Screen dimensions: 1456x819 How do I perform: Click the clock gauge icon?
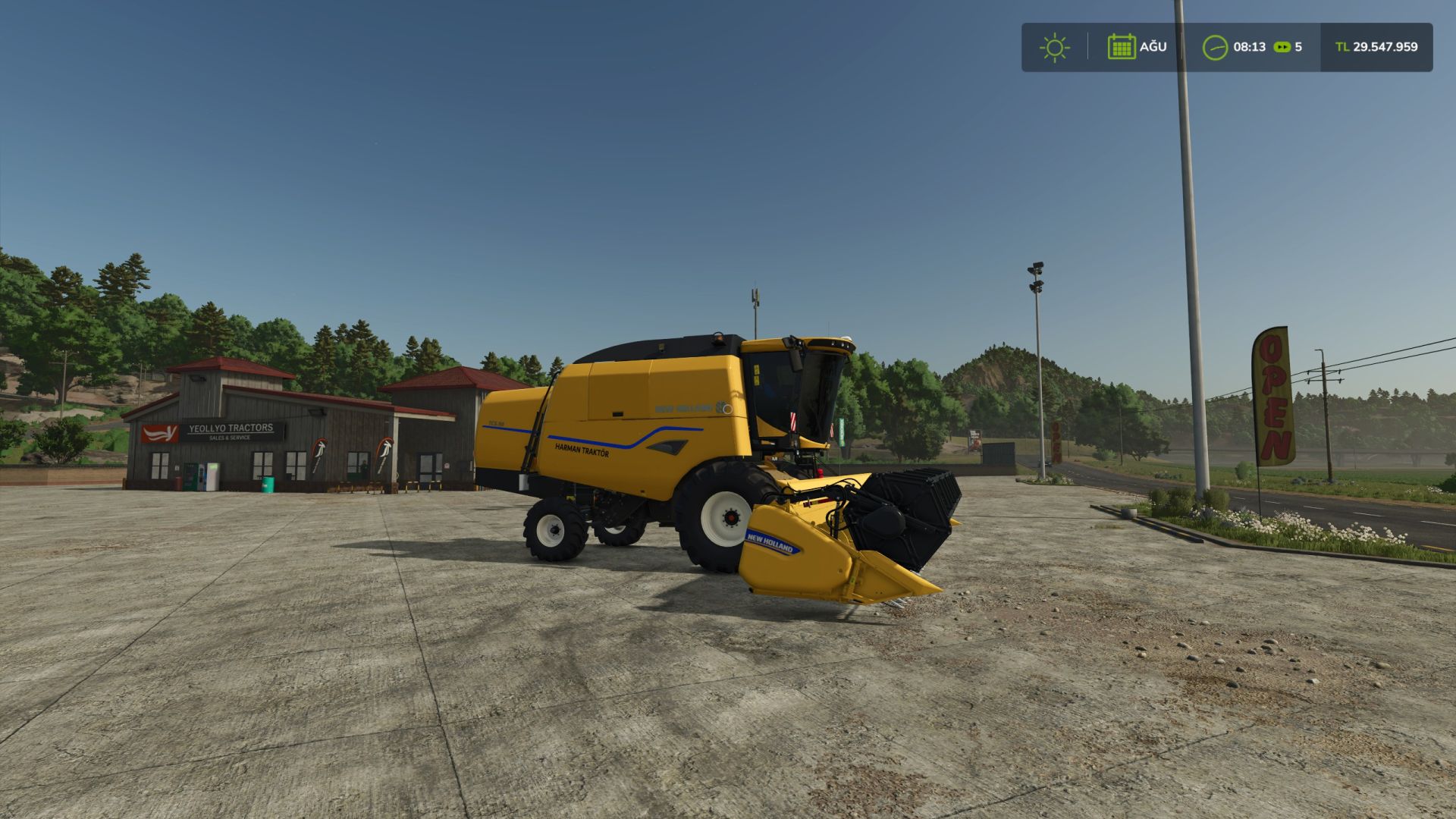[1216, 47]
